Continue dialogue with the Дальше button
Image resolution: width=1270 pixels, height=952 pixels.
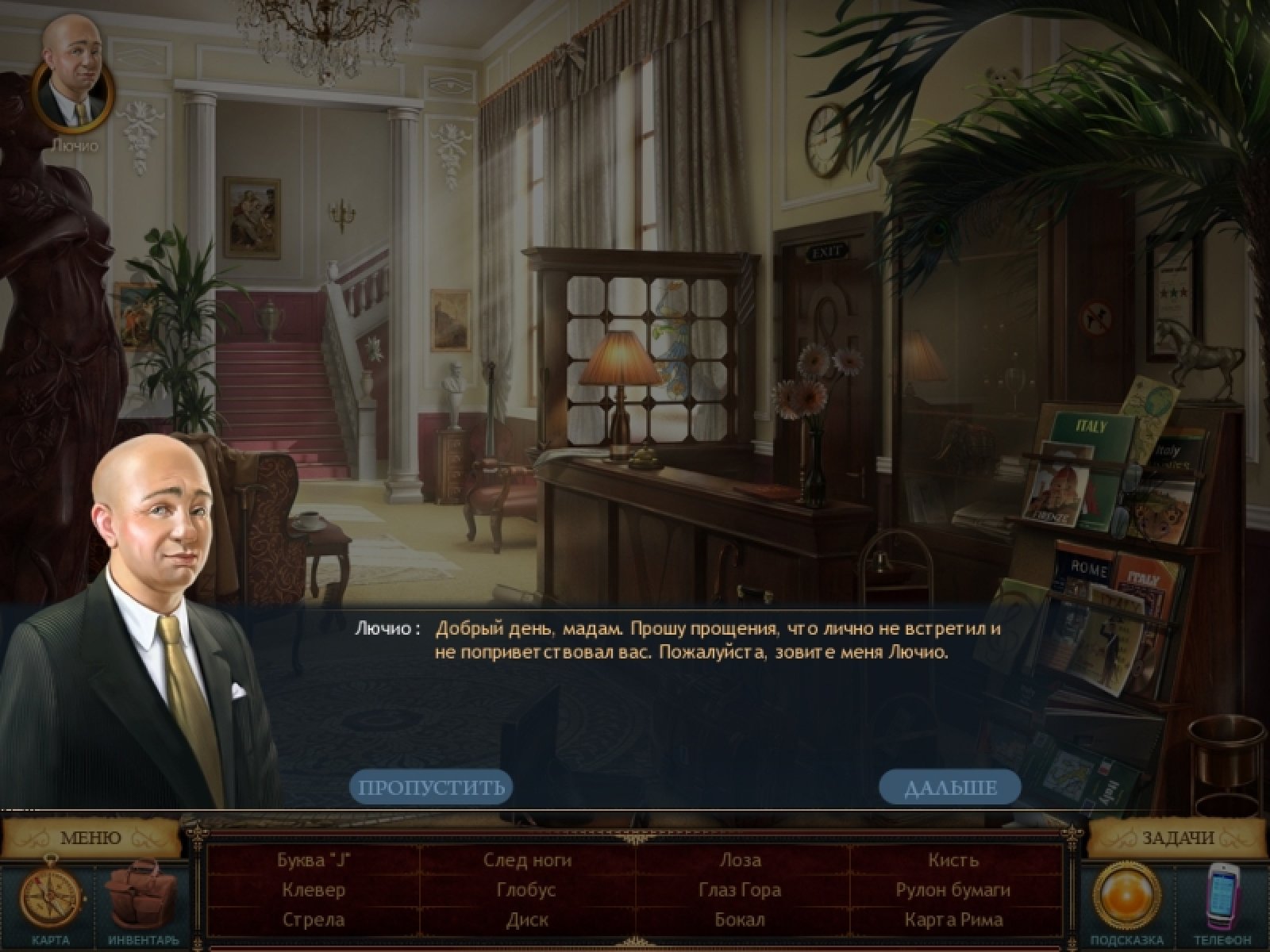coord(950,788)
